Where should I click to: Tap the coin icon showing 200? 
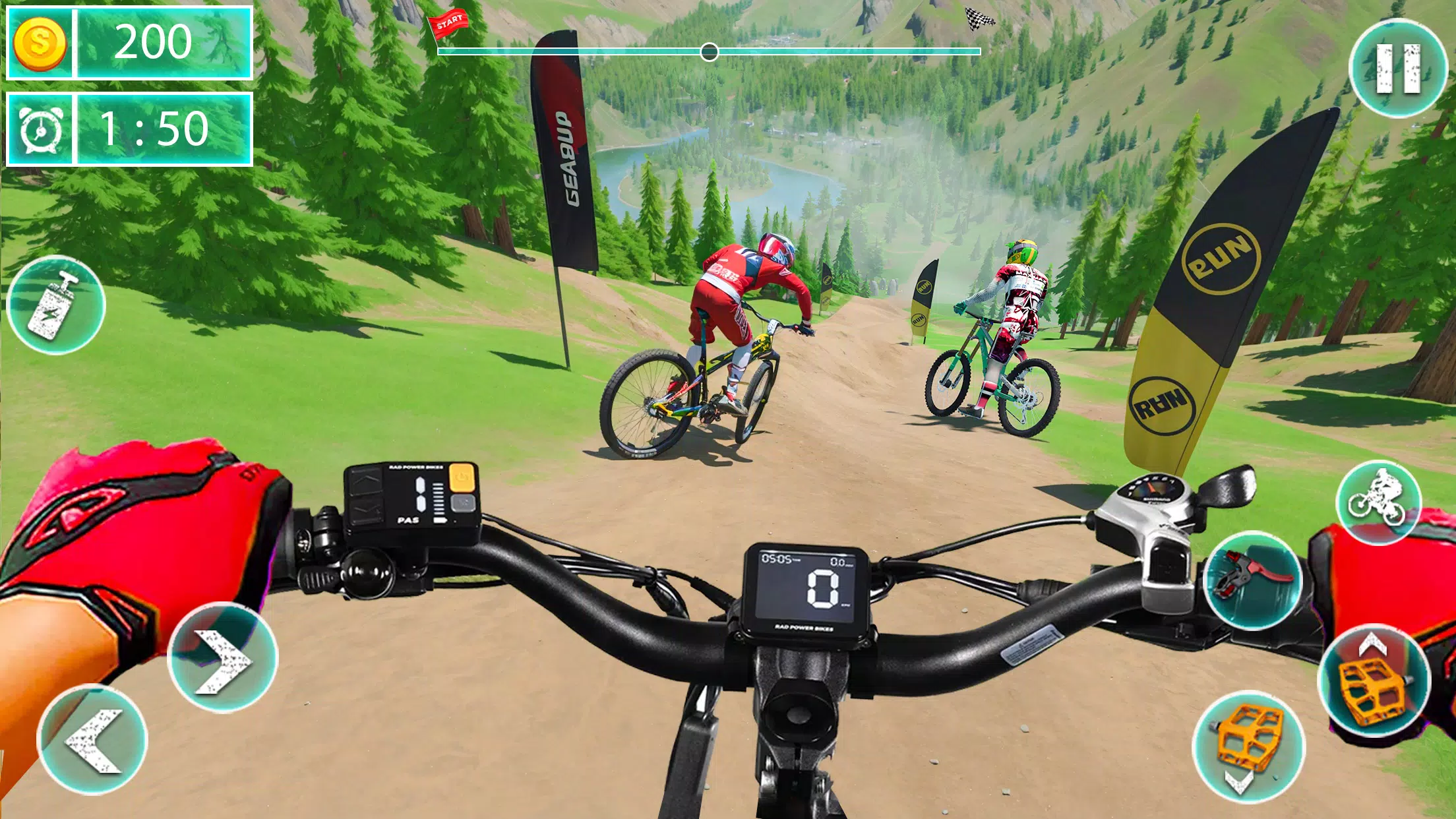coord(41,43)
